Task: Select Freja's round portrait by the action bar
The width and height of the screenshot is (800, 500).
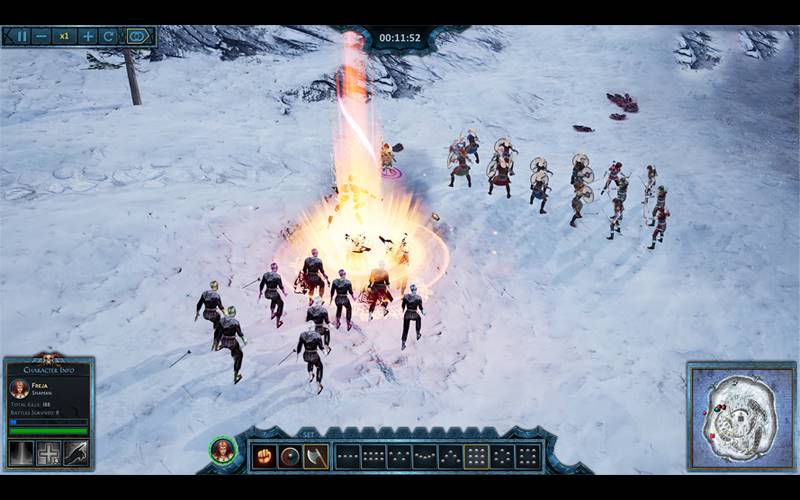Action: (222, 451)
